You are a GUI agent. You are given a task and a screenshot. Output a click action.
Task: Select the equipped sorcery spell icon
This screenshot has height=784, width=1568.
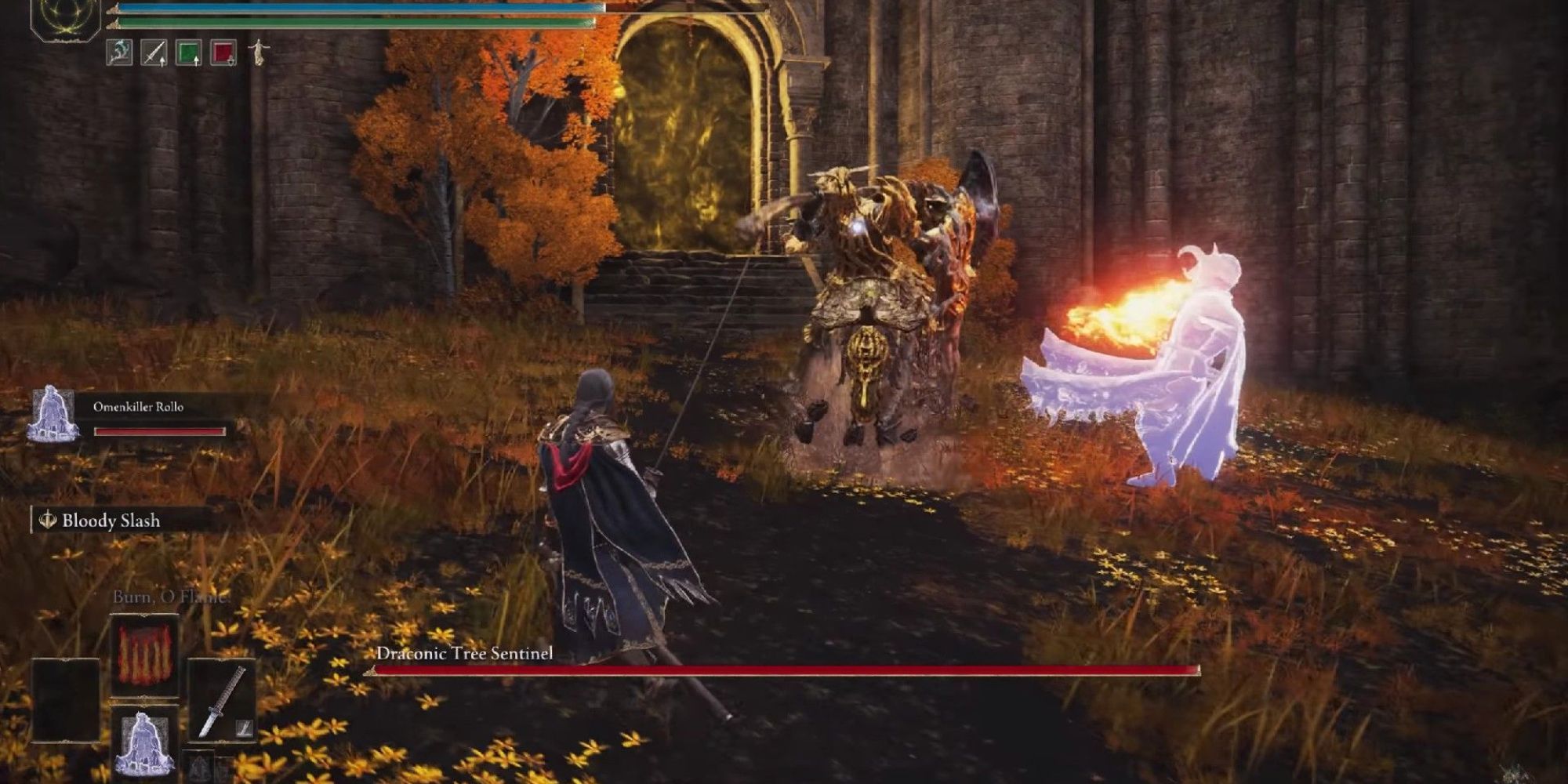click(118, 53)
